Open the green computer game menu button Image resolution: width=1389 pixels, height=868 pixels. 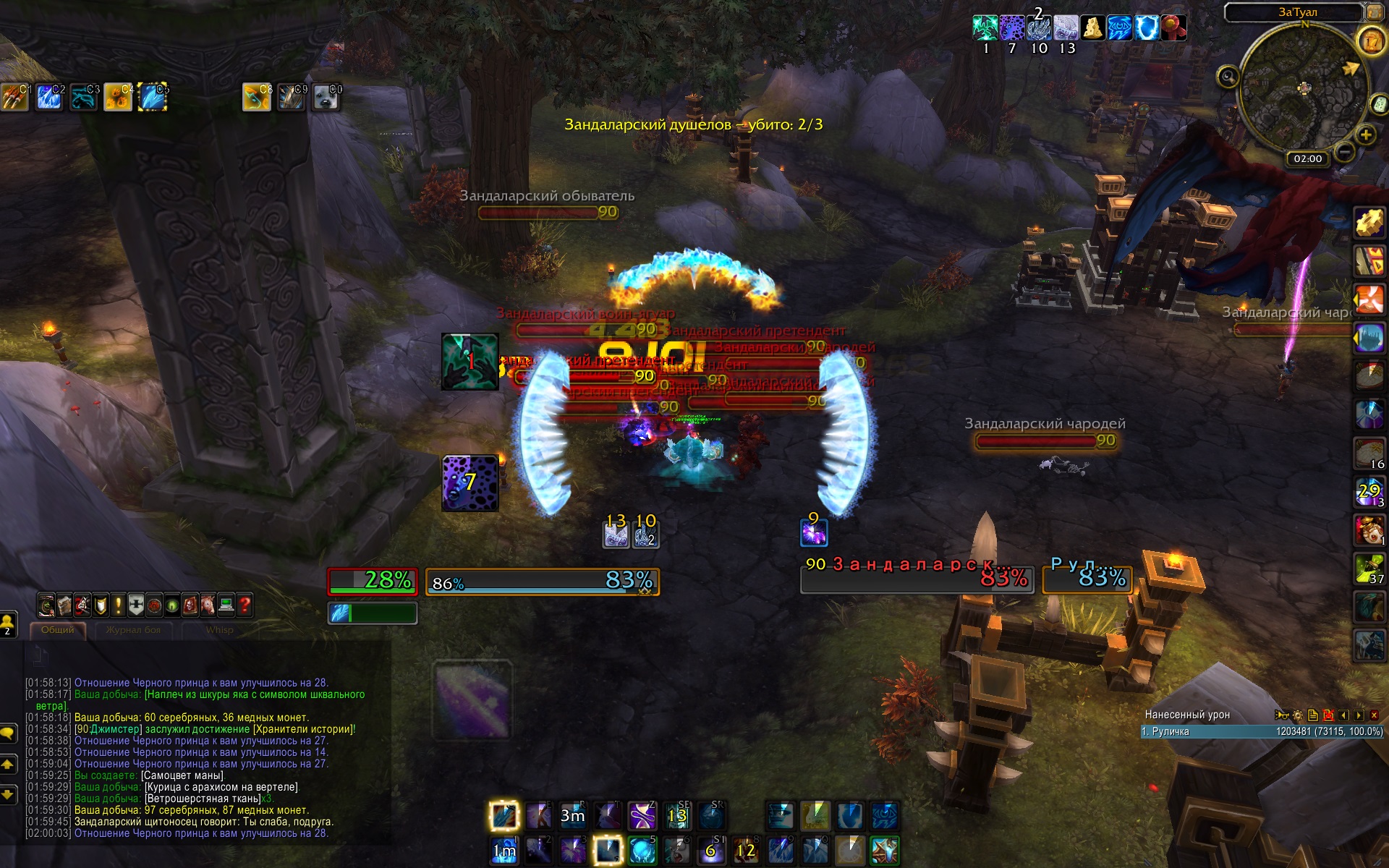(226, 605)
